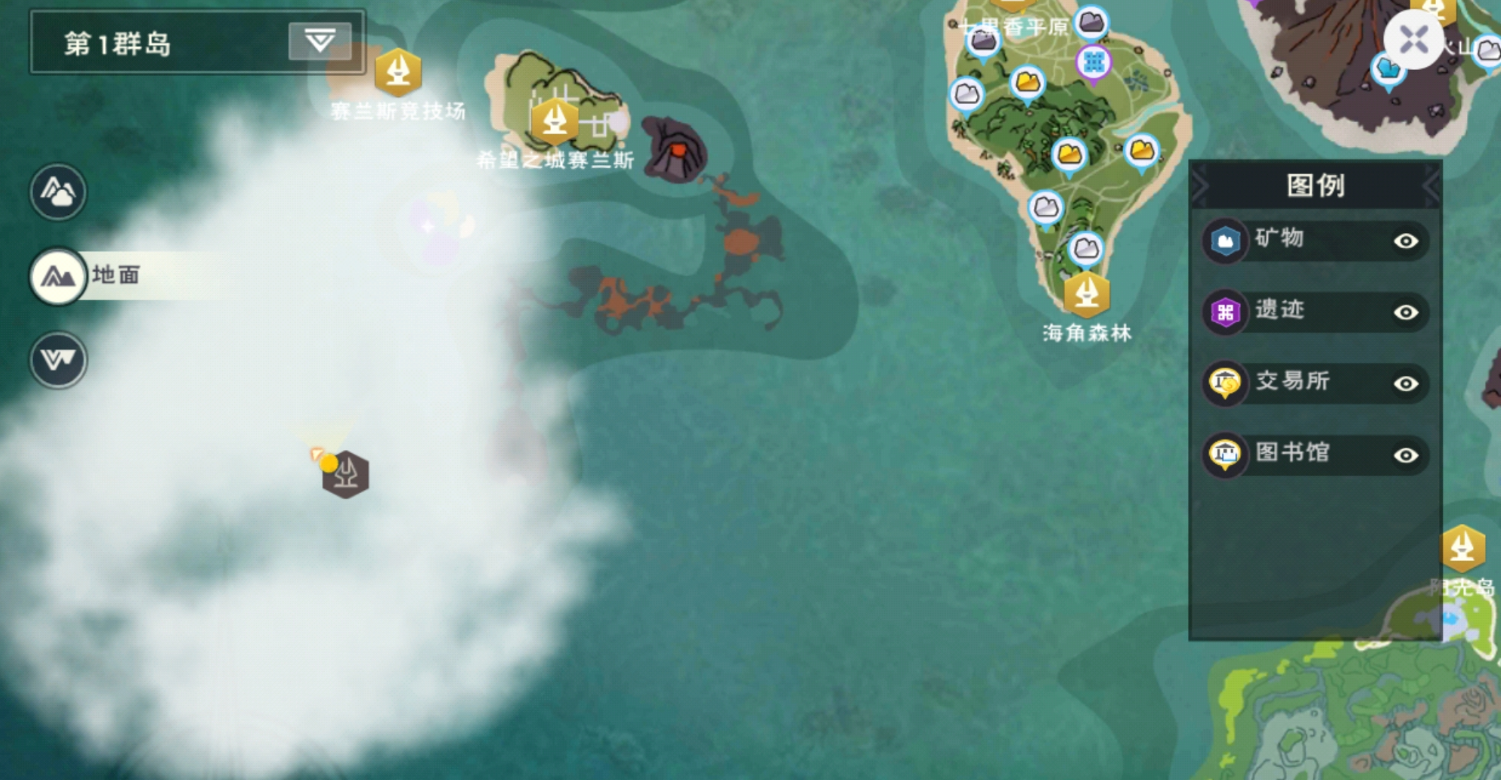Select the 赛兰斯竞技场 fast-travel marker
The height and width of the screenshot is (780, 1501).
(398, 72)
